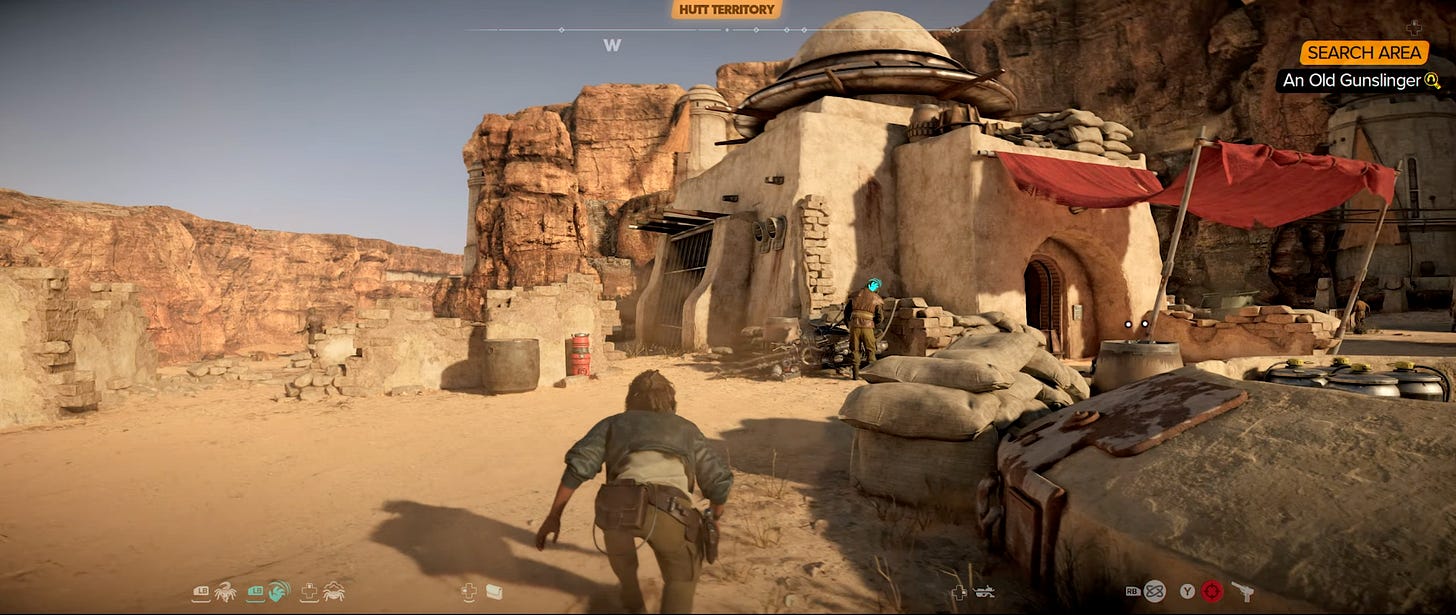Call the speeder bike using its icon
Image resolution: width=1456 pixels, height=615 pixels.
(x=984, y=592)
